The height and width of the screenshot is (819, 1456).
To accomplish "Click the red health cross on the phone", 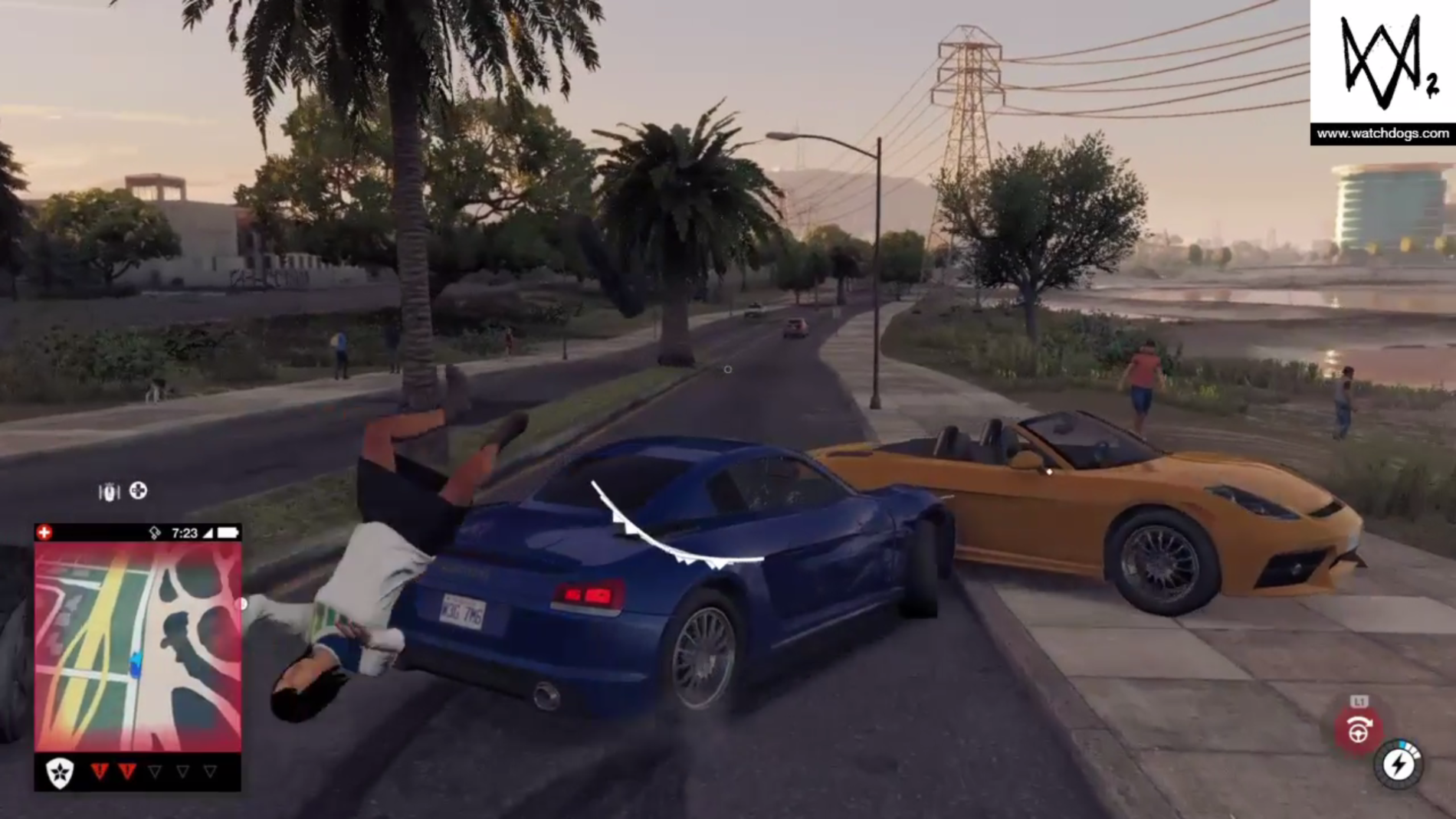I will (44, 531).
